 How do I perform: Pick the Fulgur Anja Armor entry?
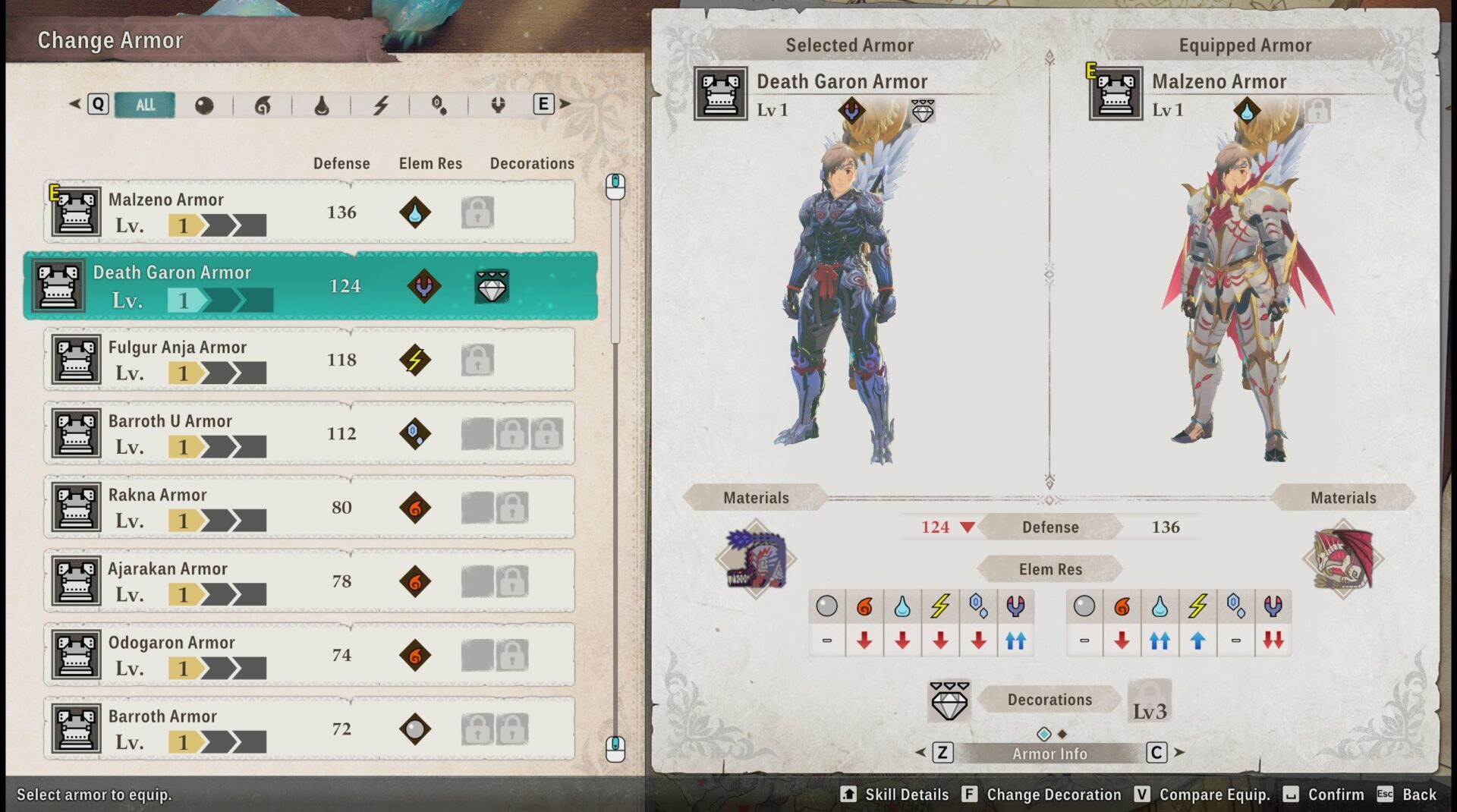309,360
